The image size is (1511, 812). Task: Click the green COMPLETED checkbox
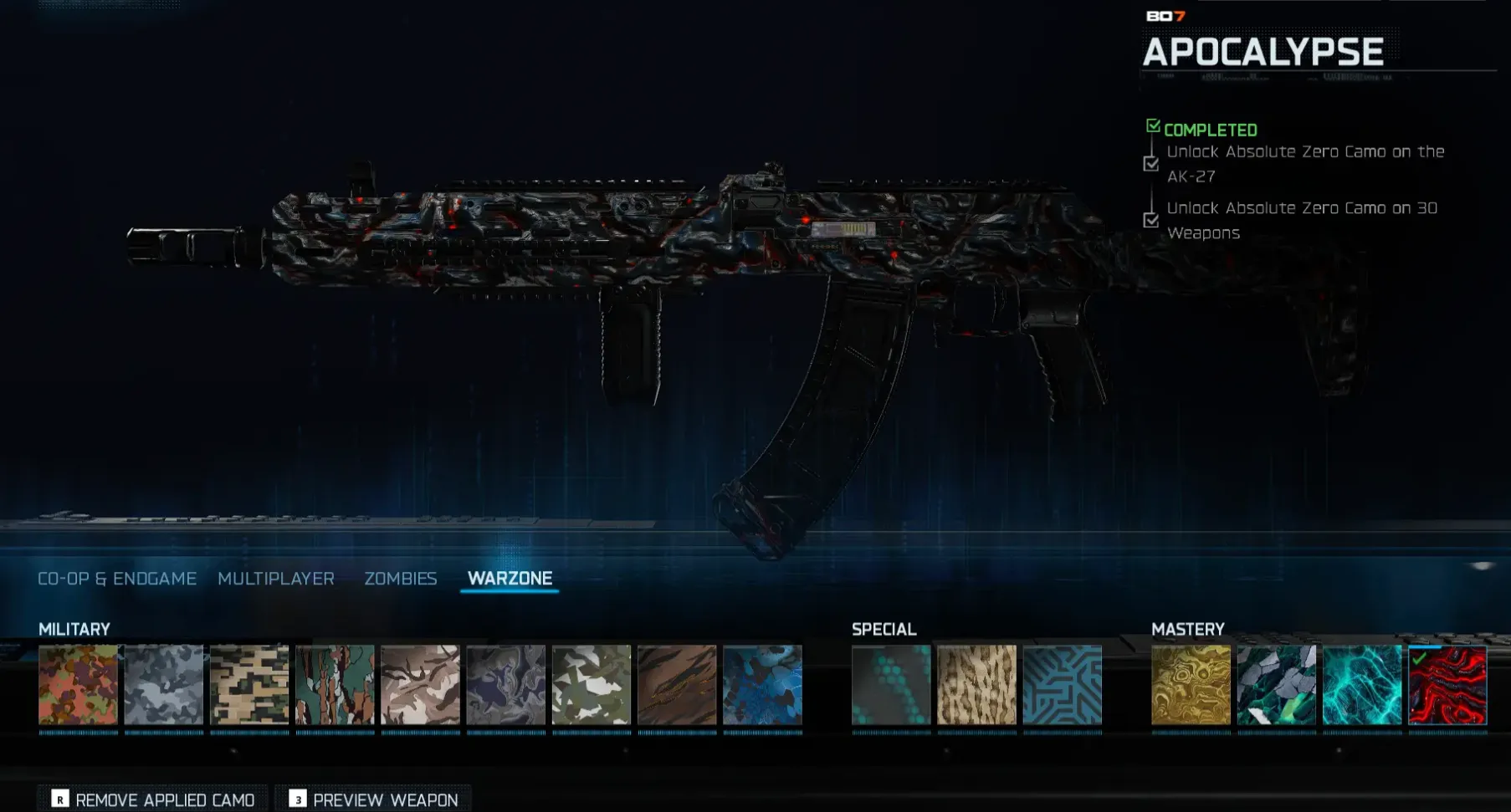click(1153, 125)
